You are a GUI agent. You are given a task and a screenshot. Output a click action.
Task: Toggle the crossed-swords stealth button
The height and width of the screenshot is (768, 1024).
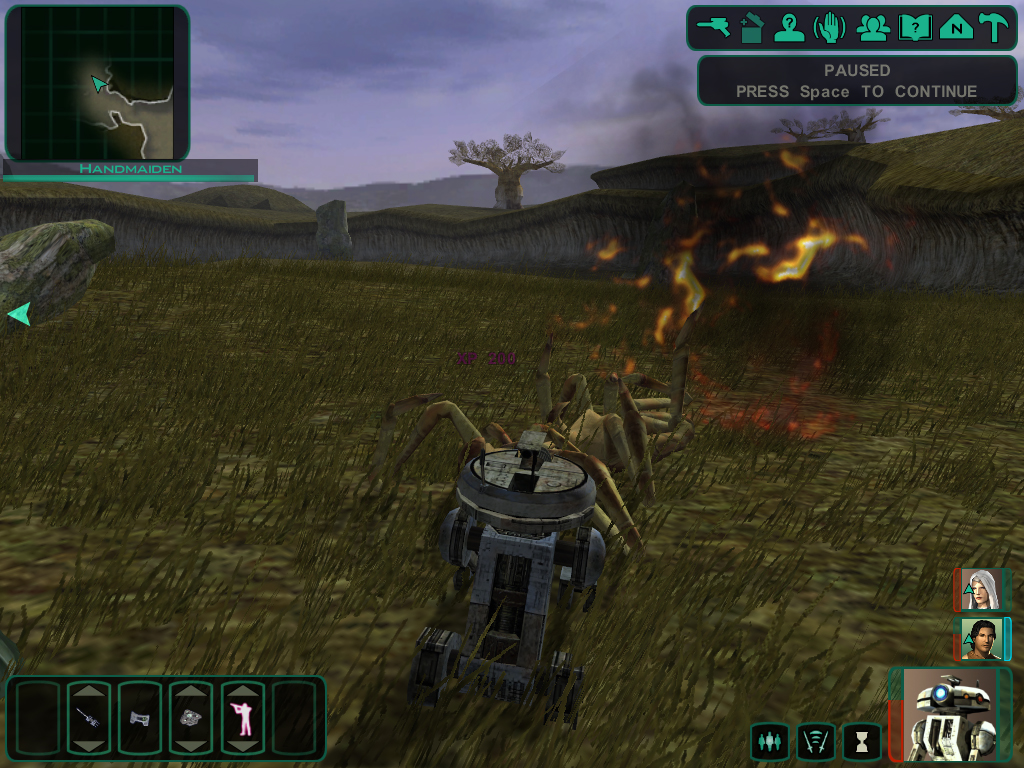point(816,741)
